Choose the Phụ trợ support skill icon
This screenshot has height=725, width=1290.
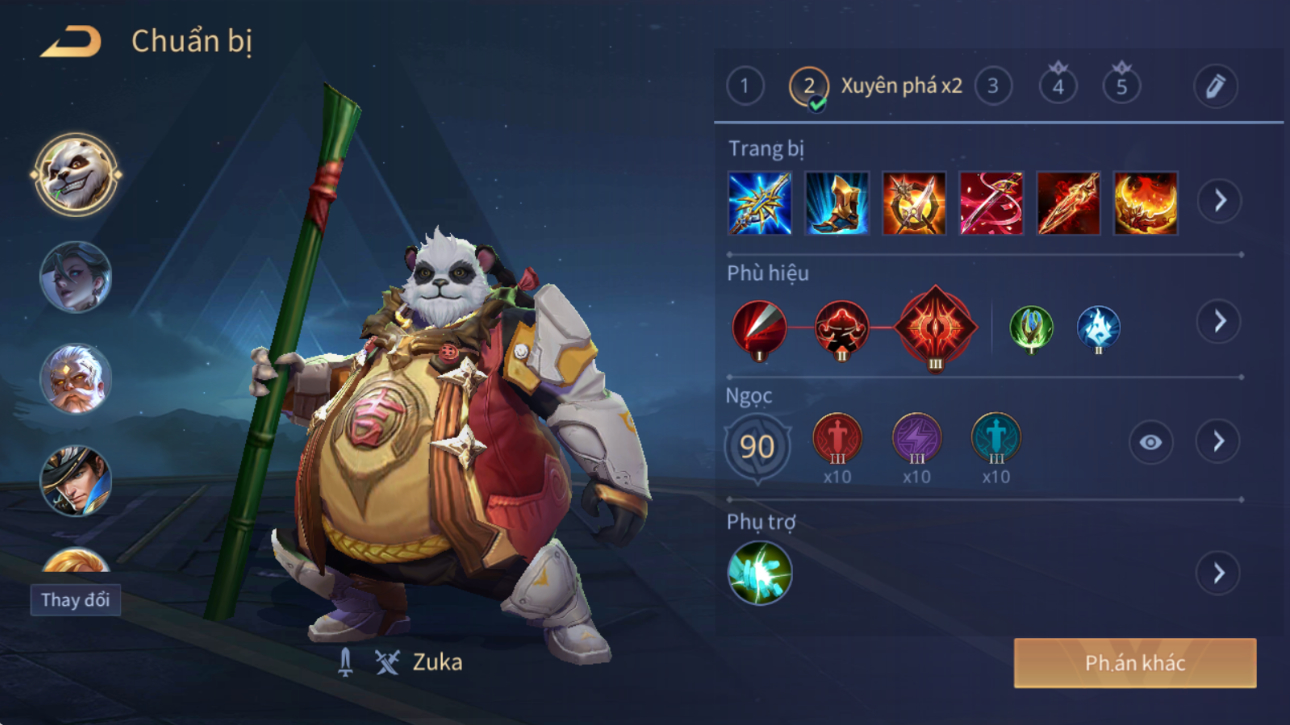coord(759,573)
